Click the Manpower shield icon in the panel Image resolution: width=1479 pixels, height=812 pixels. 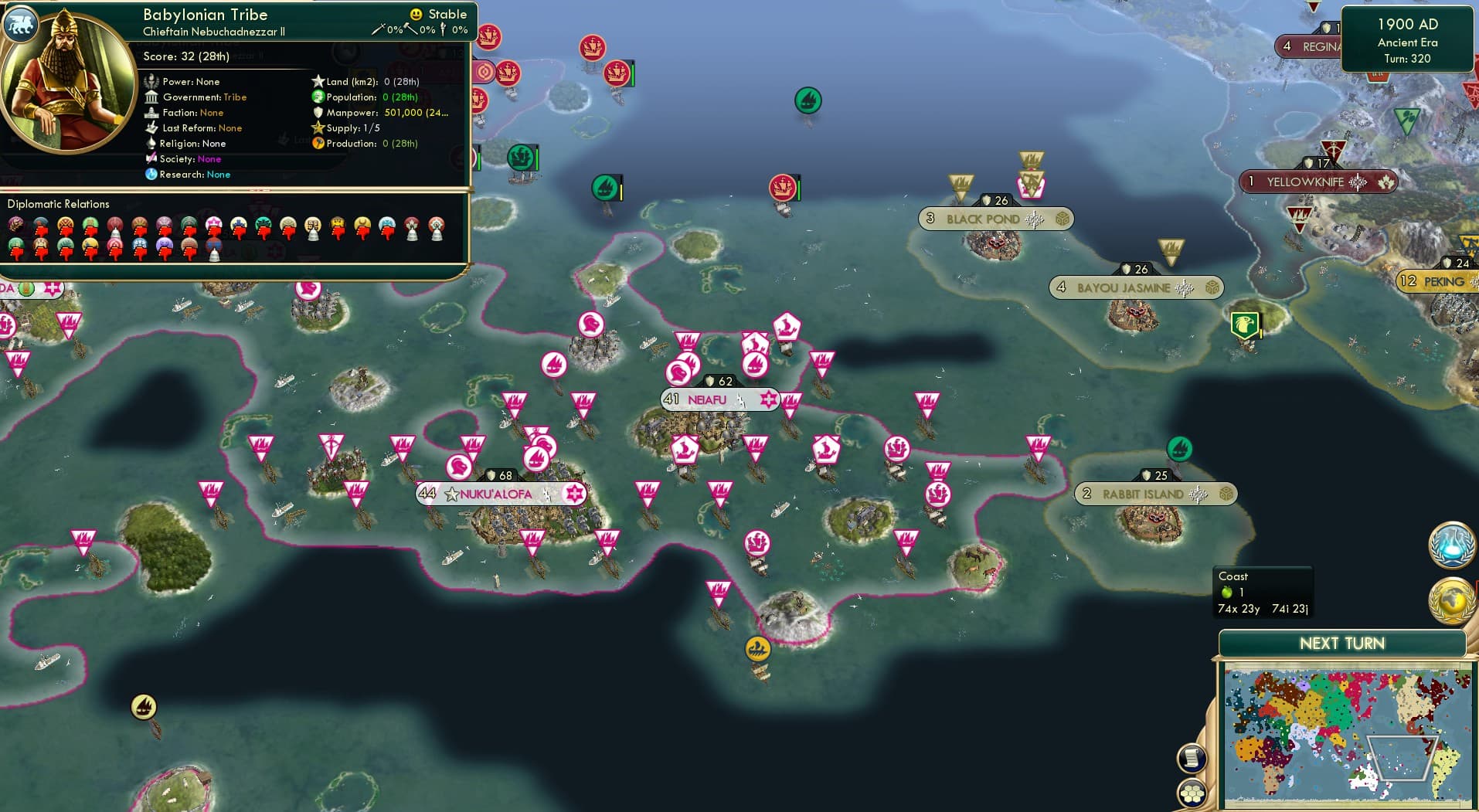coord(317,112)
